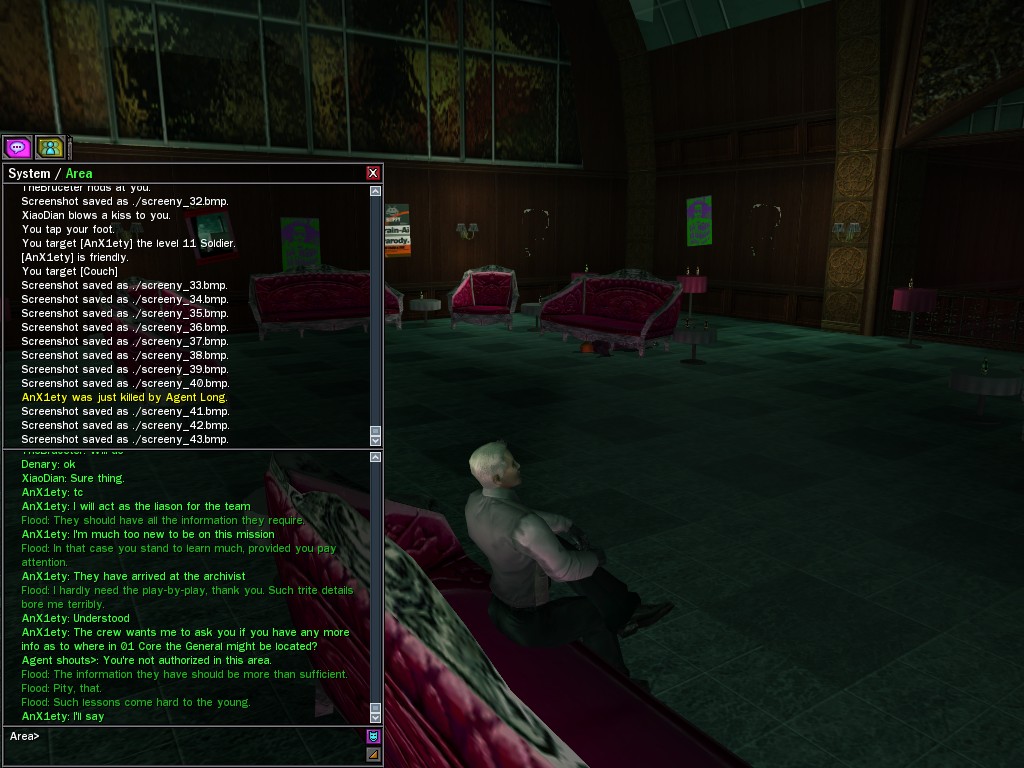Click the orange triangle resize corner icon
This screenshot has height=768, width=1024.
(373, 754)
